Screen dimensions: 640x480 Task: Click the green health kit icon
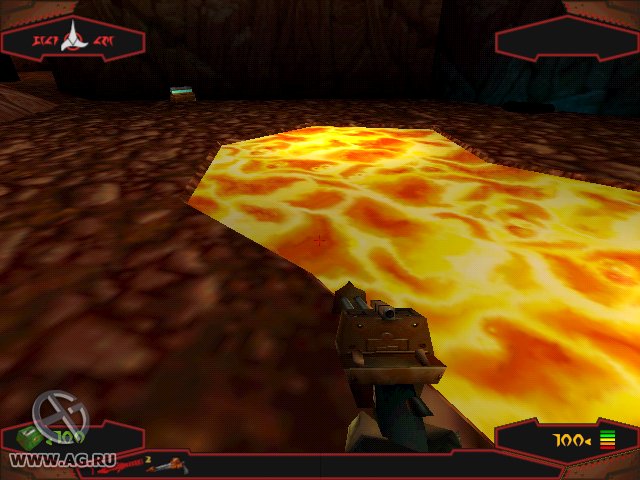tap(28, 437)
